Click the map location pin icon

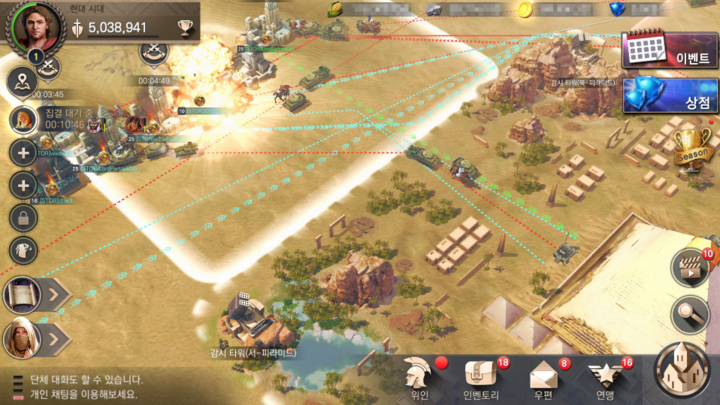click(x=23, y=83)
